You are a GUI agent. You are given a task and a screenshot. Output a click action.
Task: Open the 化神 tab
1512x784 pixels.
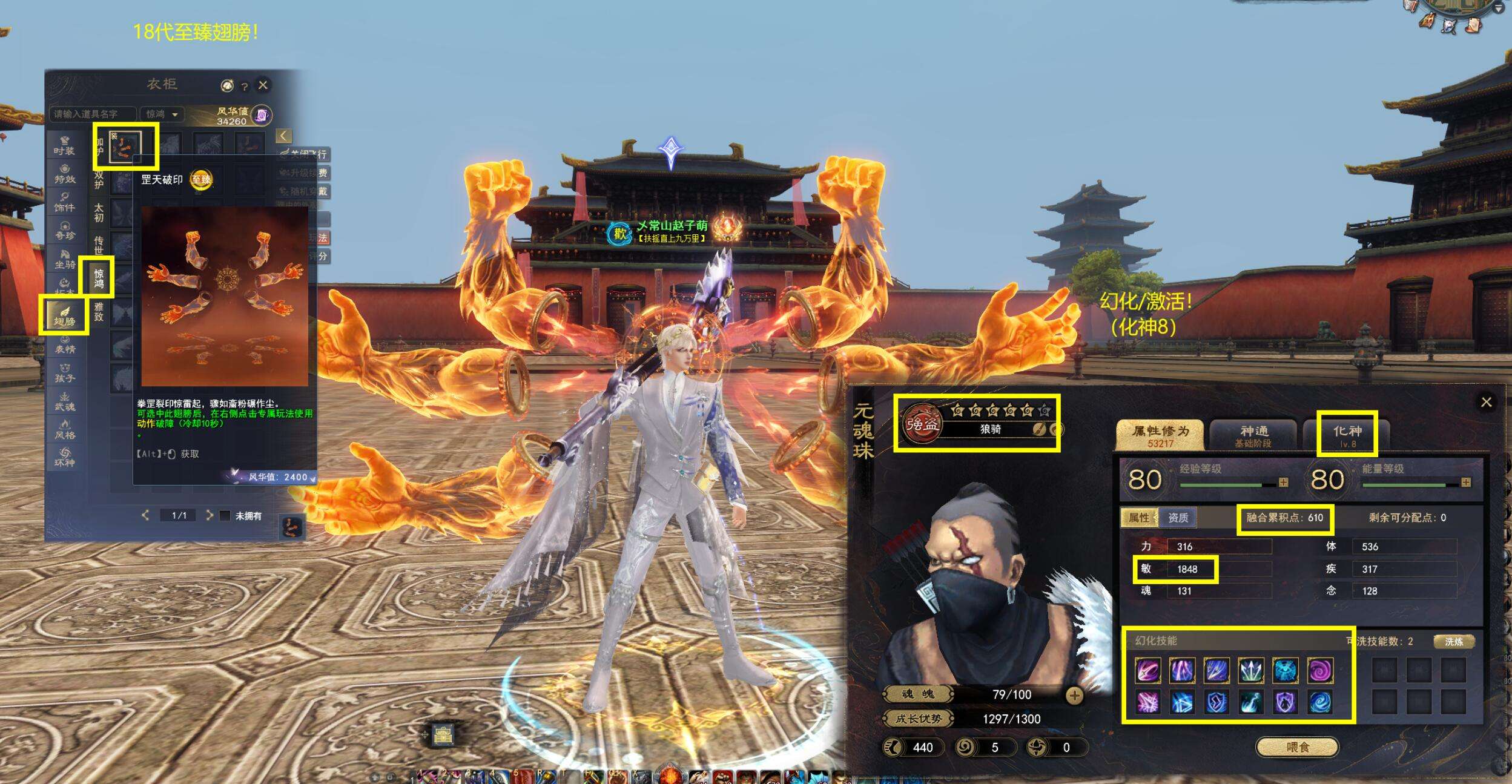[1347, 435]
